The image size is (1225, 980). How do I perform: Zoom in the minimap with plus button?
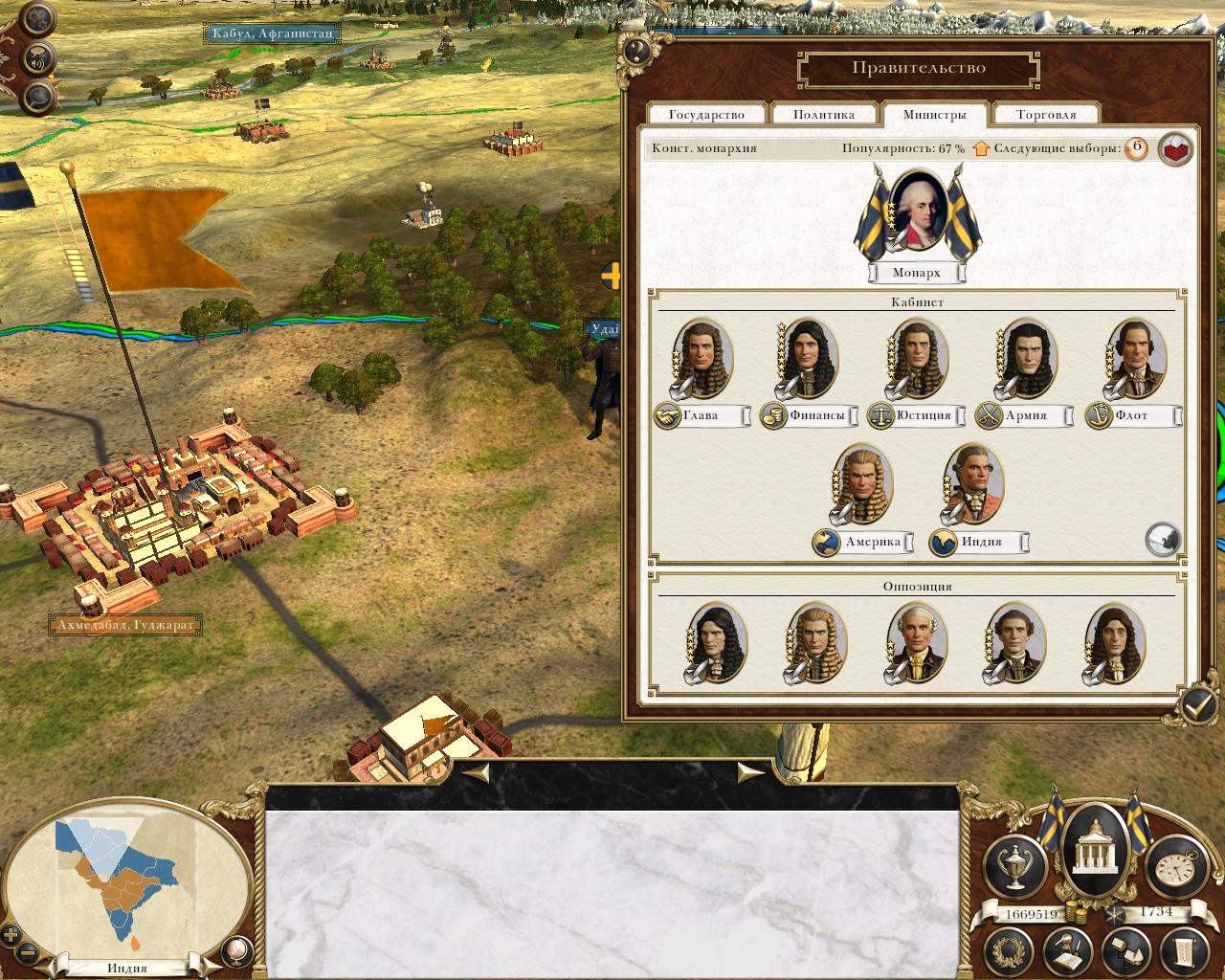11,935
